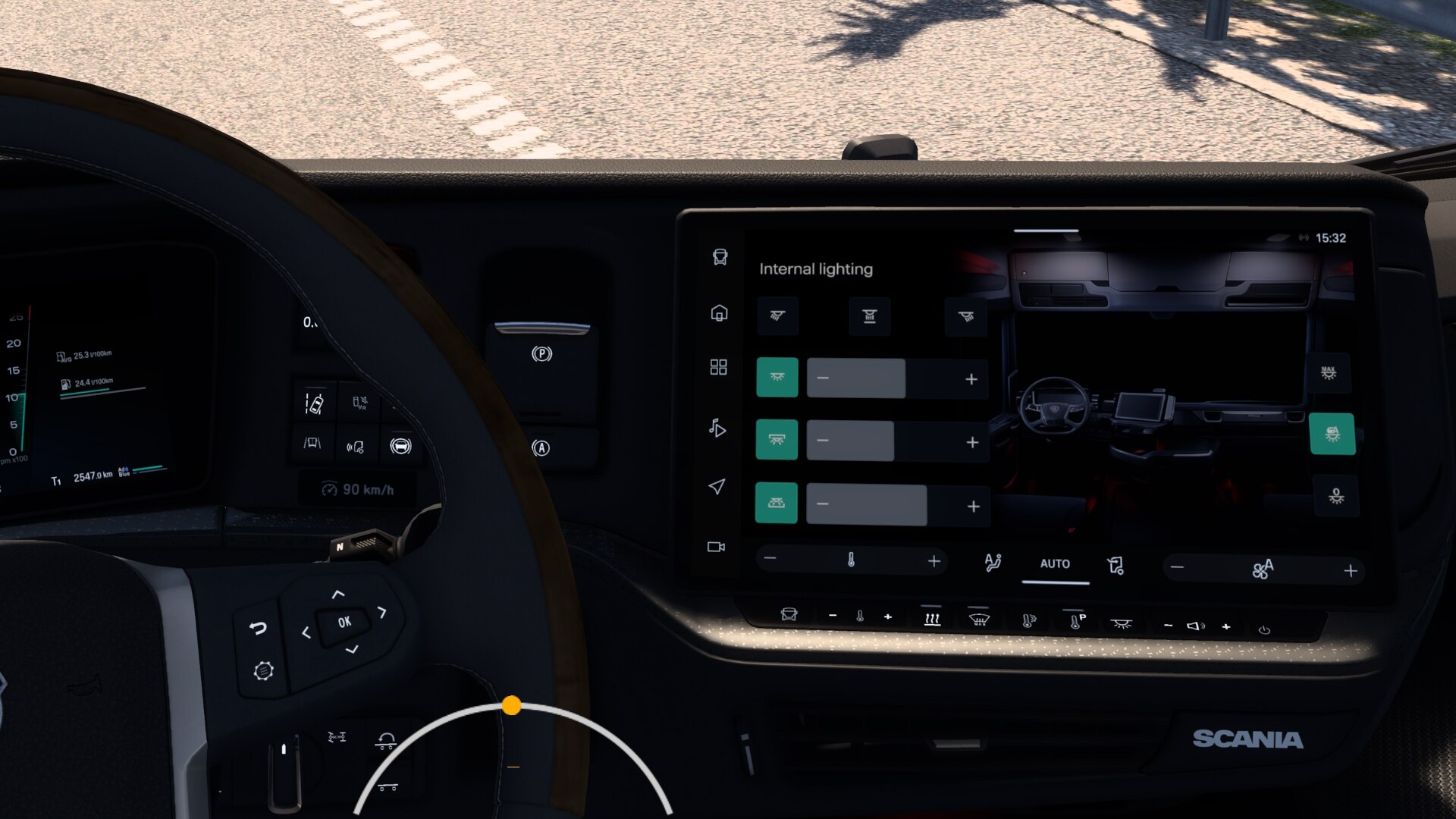Select the AUTO climate mode
This screenshot has height=819, width=1456.
[x=1055, y=563]
